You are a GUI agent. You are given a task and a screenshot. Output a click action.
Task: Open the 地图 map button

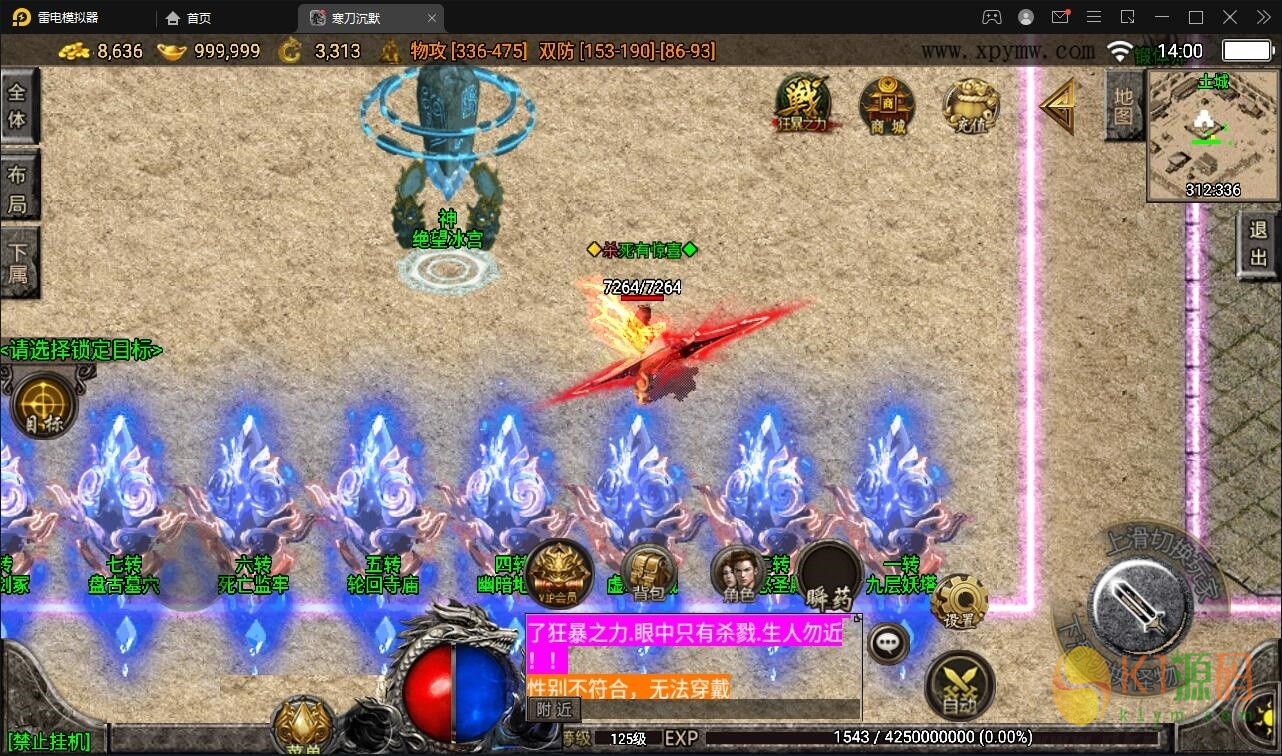point(1124,105)
